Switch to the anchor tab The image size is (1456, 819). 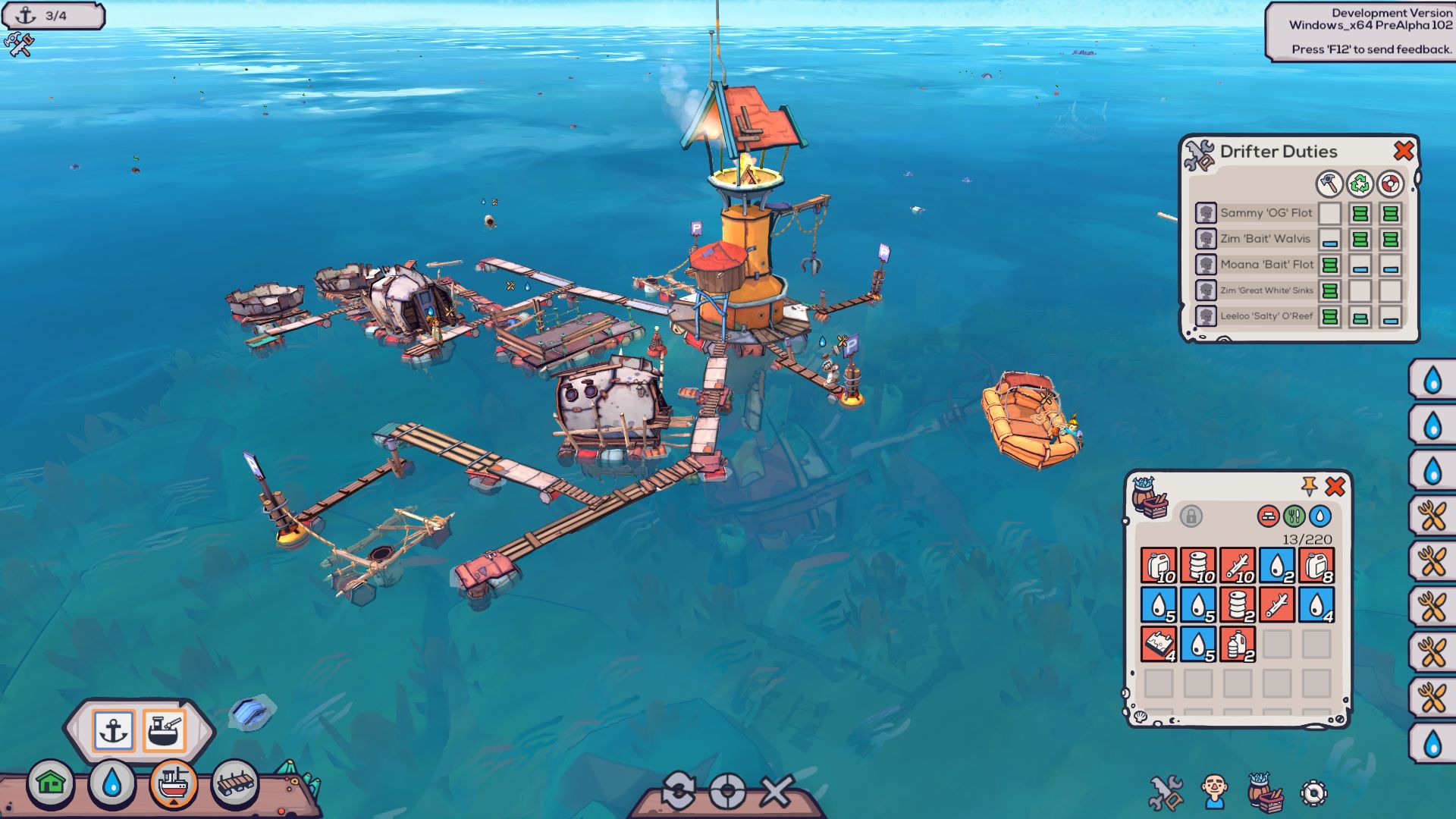point(113,731)
